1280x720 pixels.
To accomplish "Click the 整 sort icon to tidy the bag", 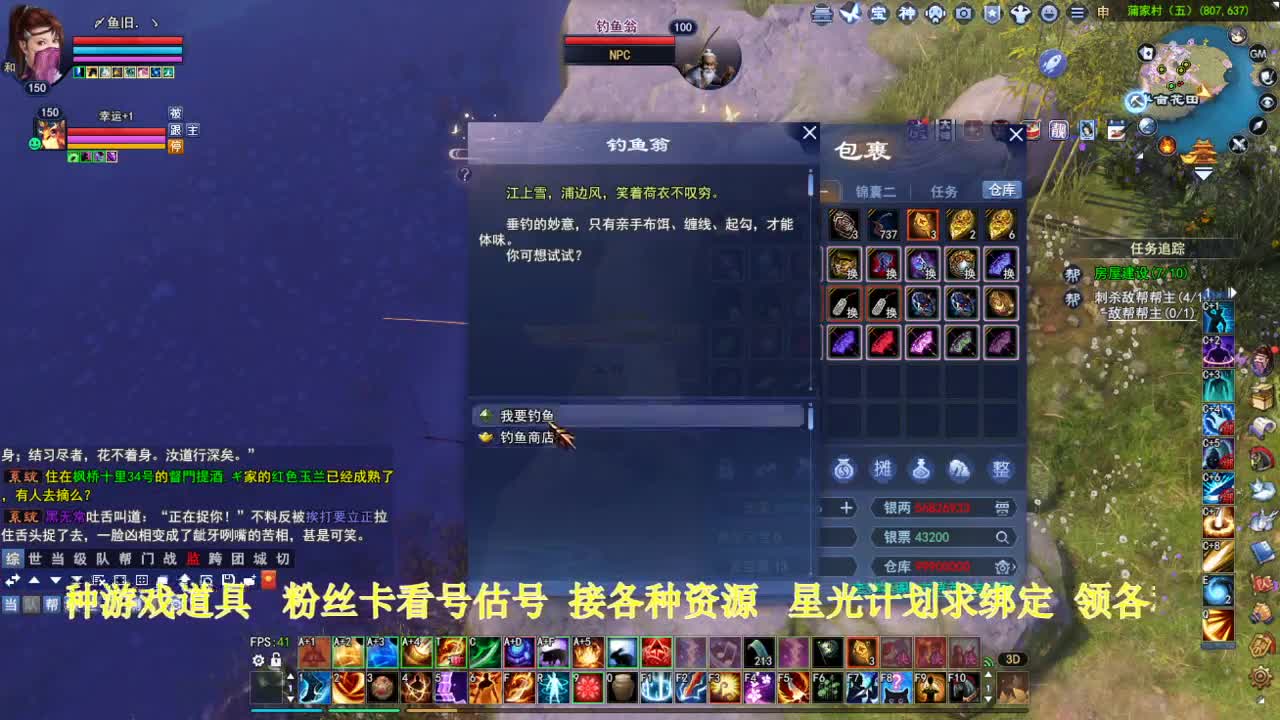I will (1003, 469).
